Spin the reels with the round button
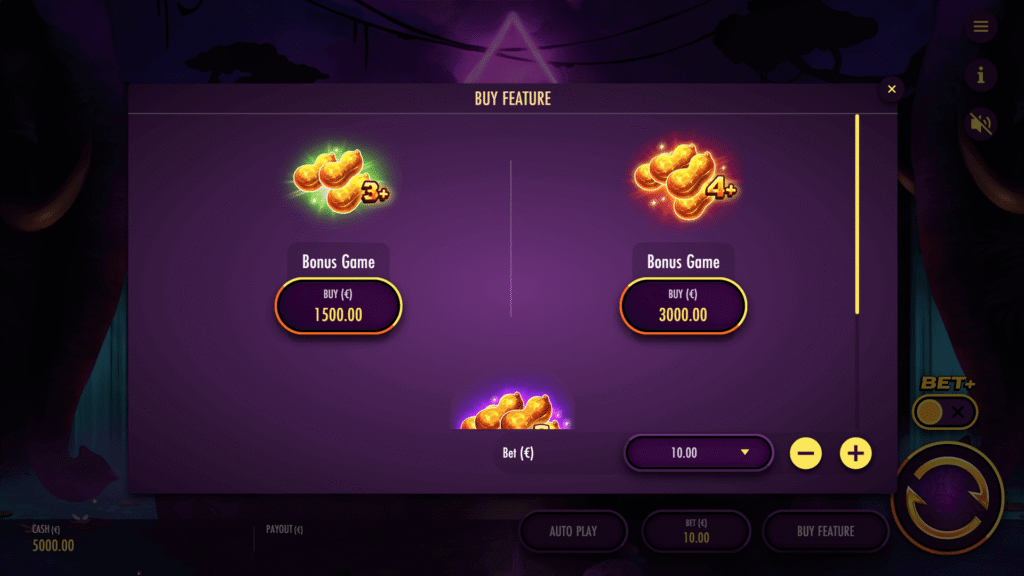Screen dimensions: 1024x576 click(947, 498)
